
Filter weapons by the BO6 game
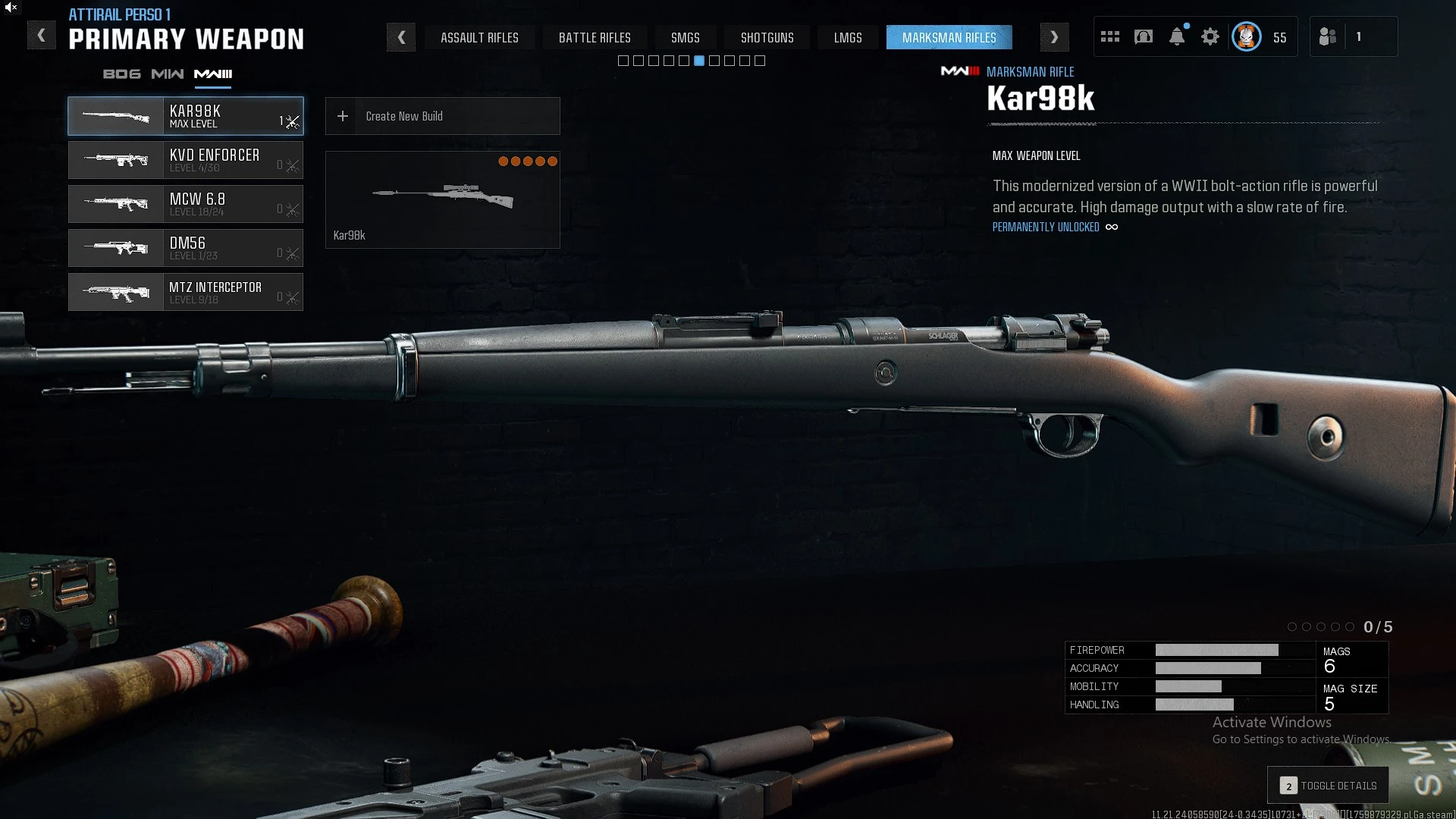121,74
